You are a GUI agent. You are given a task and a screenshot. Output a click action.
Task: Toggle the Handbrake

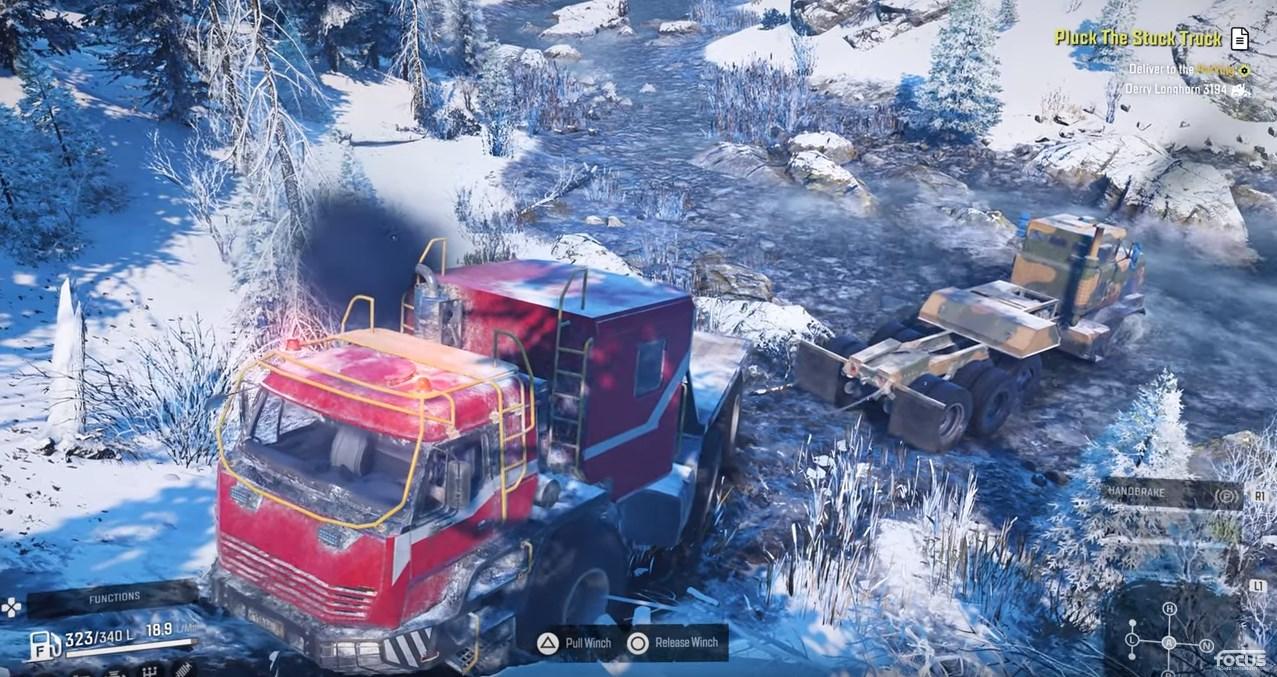pos(1172,494)
